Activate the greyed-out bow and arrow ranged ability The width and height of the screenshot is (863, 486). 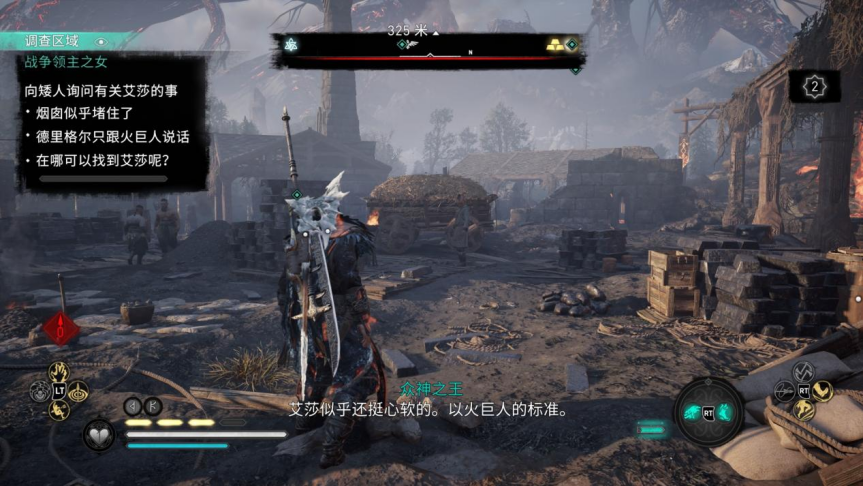pos(785,391)
